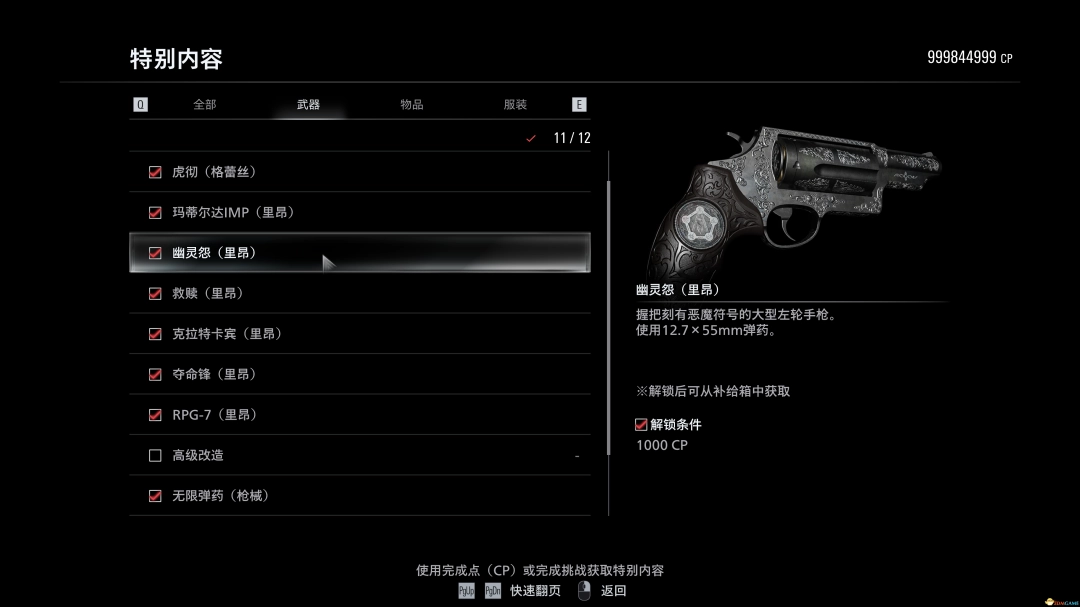This screenshot has height=607, width=1080.
Task: Select the 救赎（里昂） weapon entry
Action: click(x=359, y=293)
